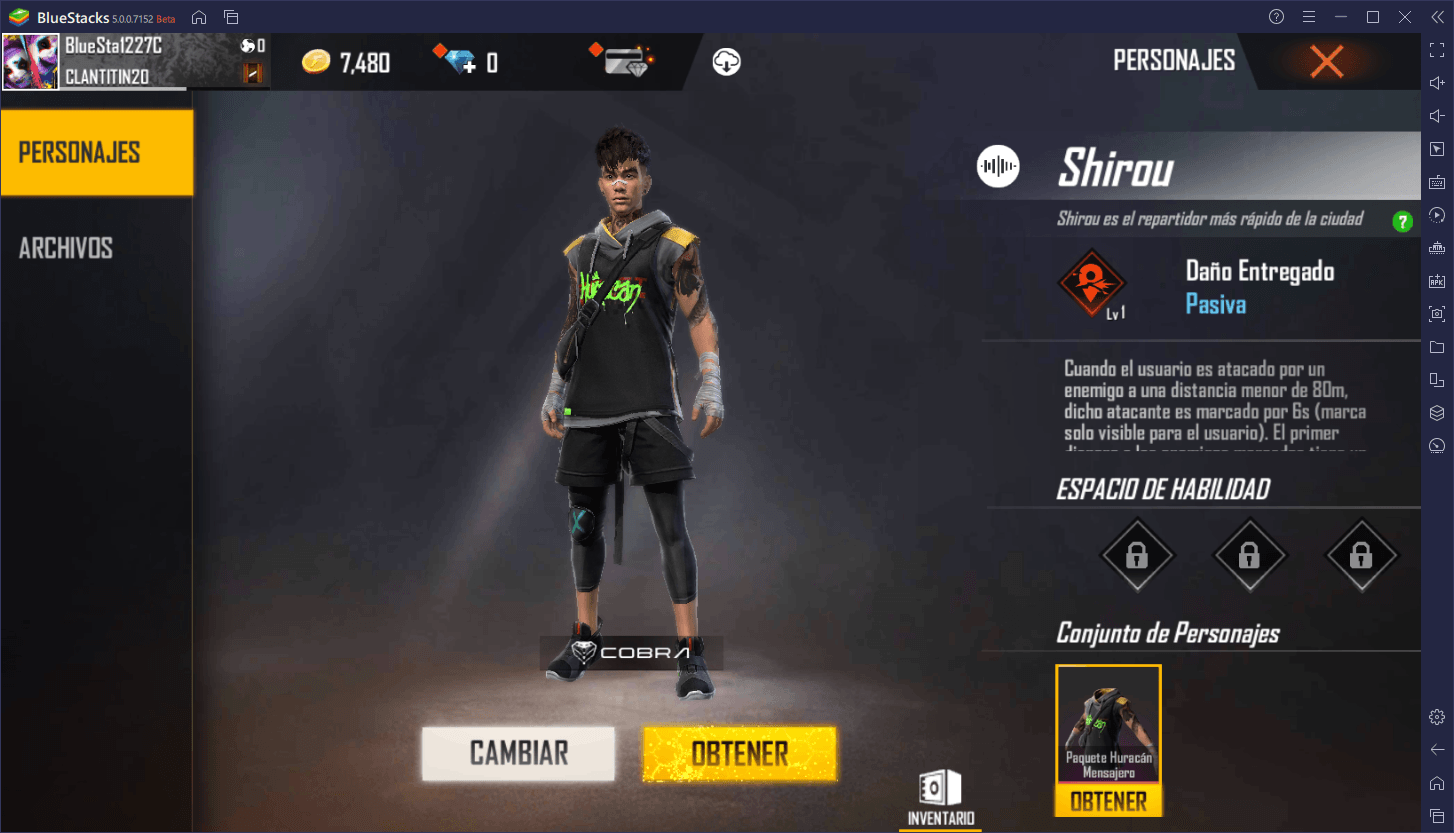
Task: Click the cloud upload icon in top bar
Action: (728, 62)
